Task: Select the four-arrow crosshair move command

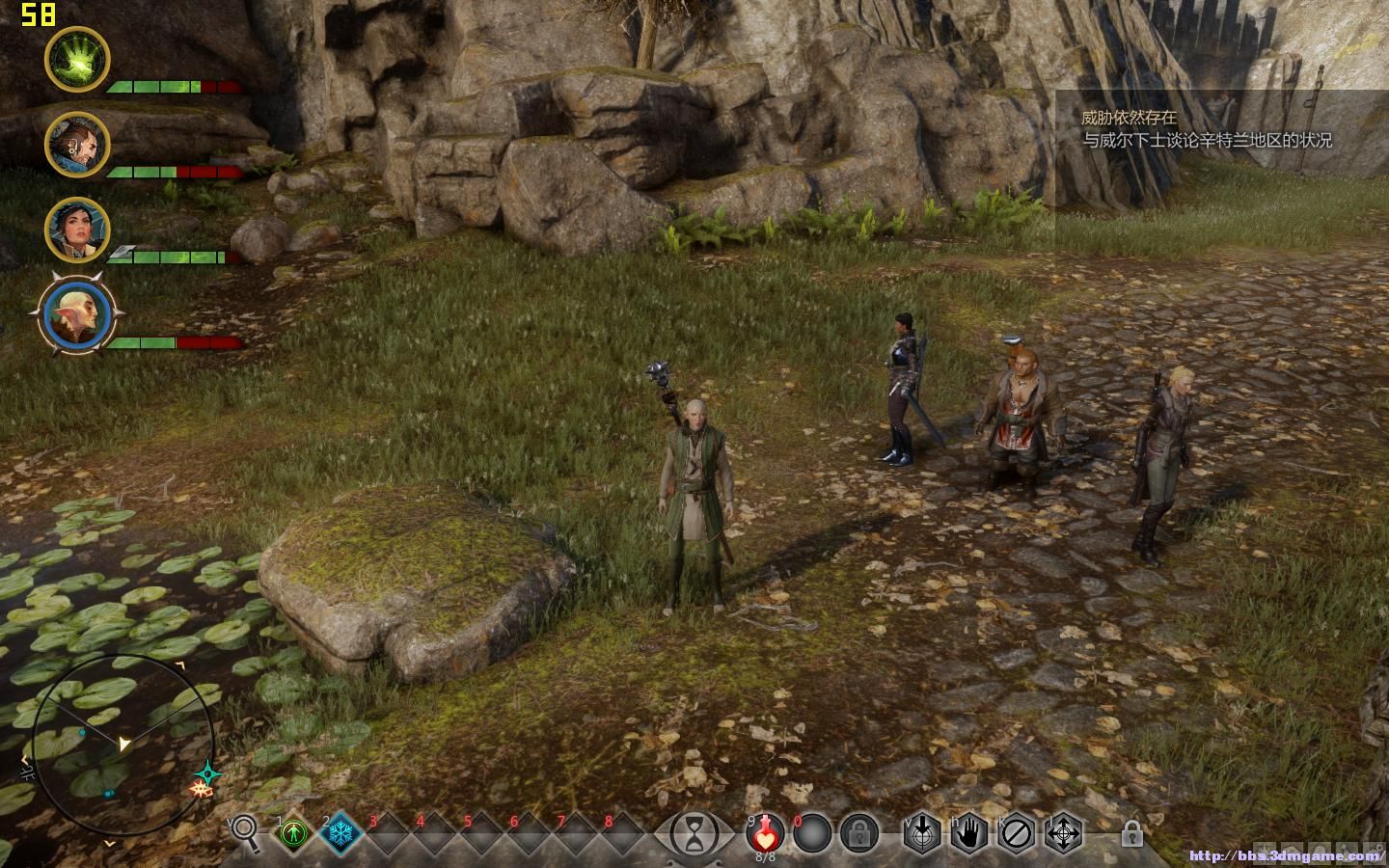Action: (1064, 832)
